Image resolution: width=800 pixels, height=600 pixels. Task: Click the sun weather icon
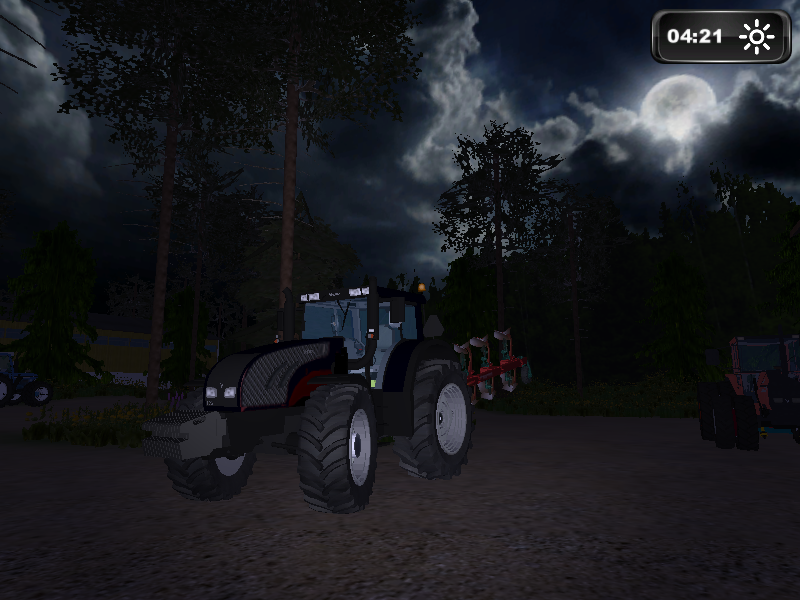click(757, 37)
